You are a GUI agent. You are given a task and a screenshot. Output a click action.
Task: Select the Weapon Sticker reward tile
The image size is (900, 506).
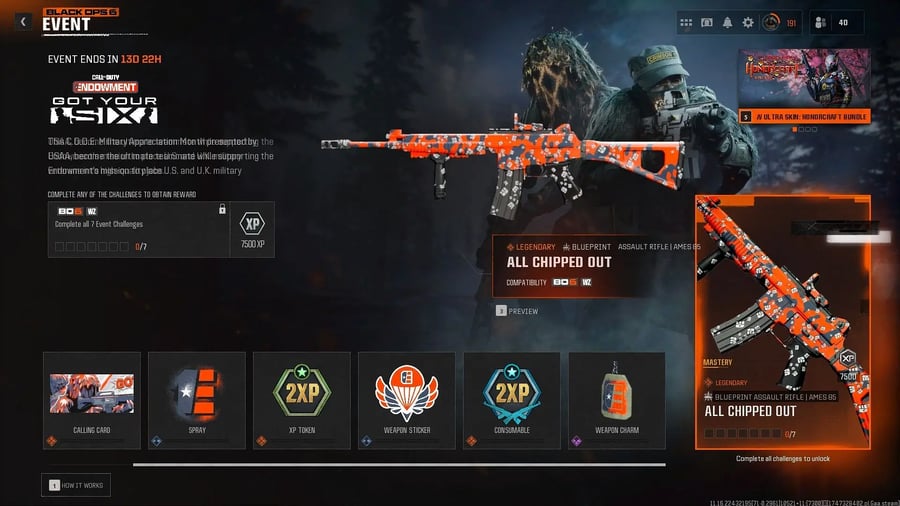(x=406, y=399)
